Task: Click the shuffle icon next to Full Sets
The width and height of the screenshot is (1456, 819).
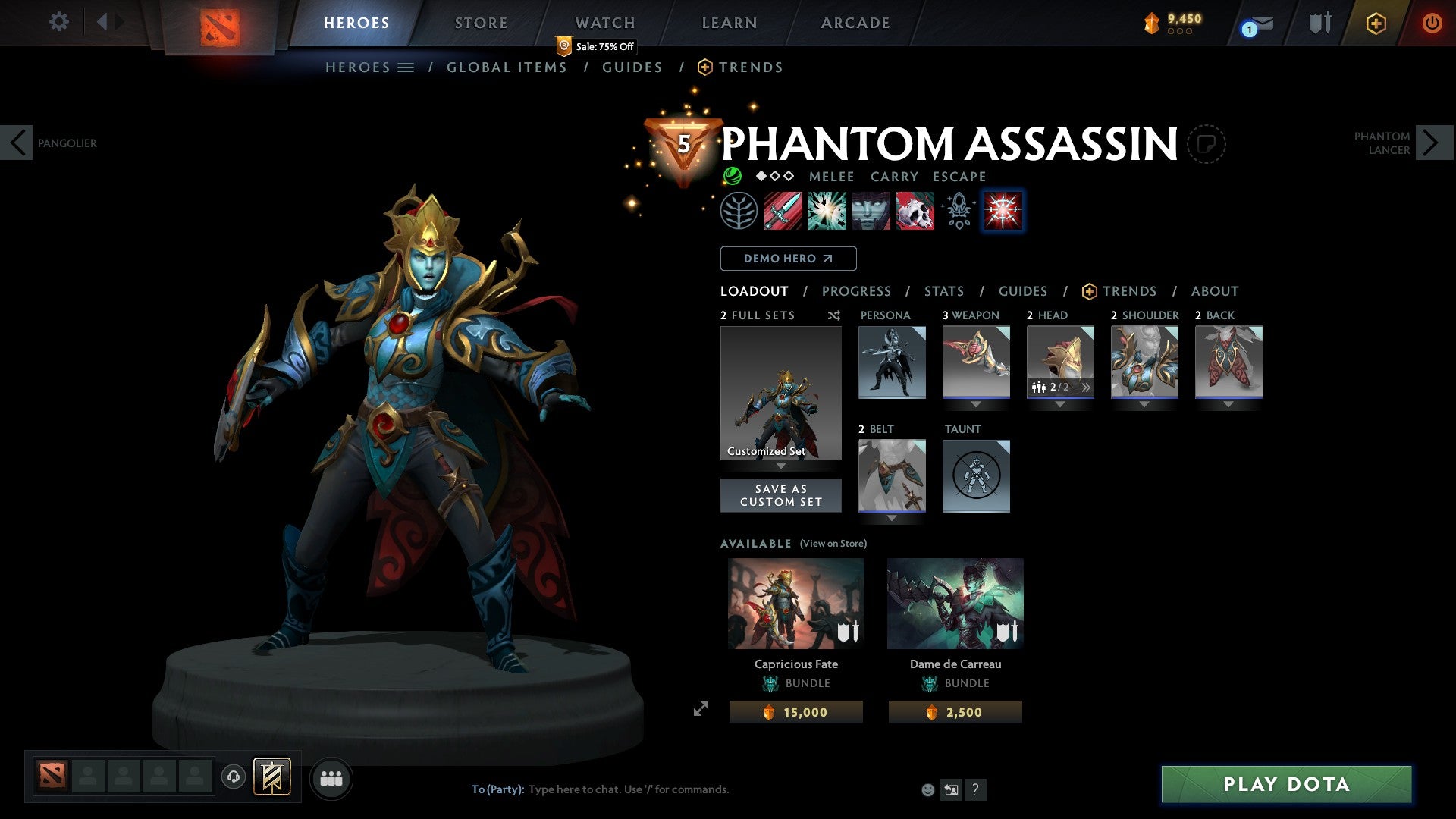Action: pos(833,315)
